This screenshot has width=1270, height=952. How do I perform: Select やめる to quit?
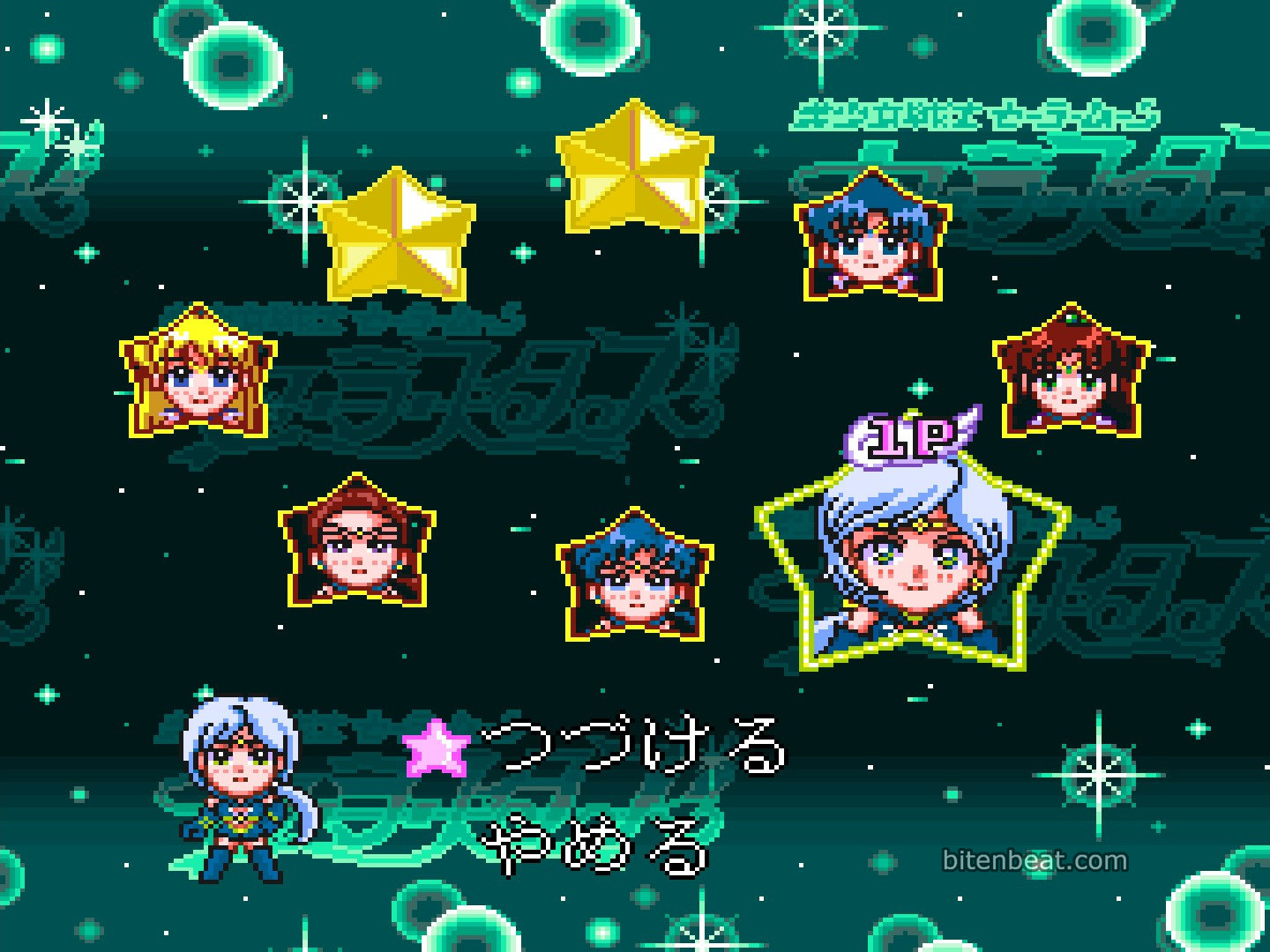(x=598, y=848)
